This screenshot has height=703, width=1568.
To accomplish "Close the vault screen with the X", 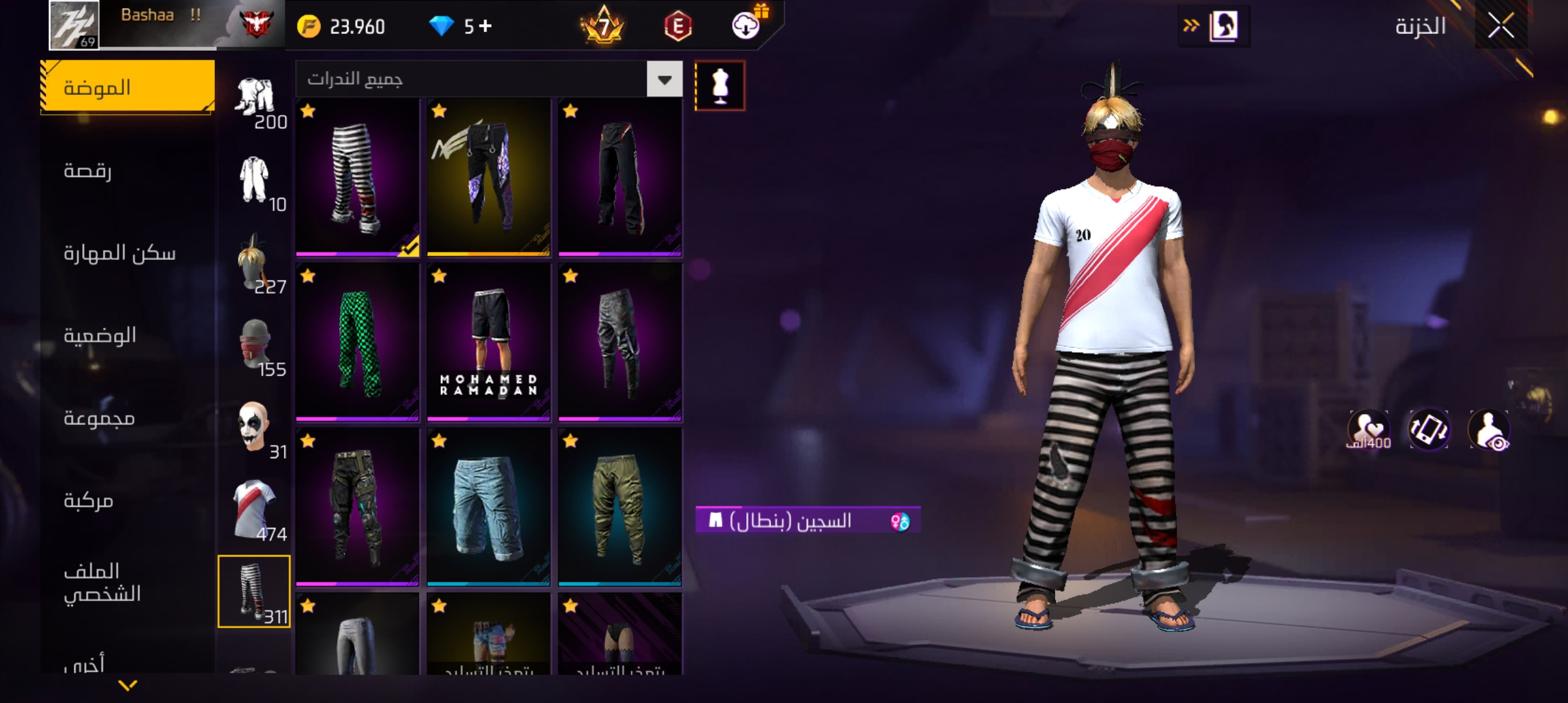I will click(x=1500, y=27).
